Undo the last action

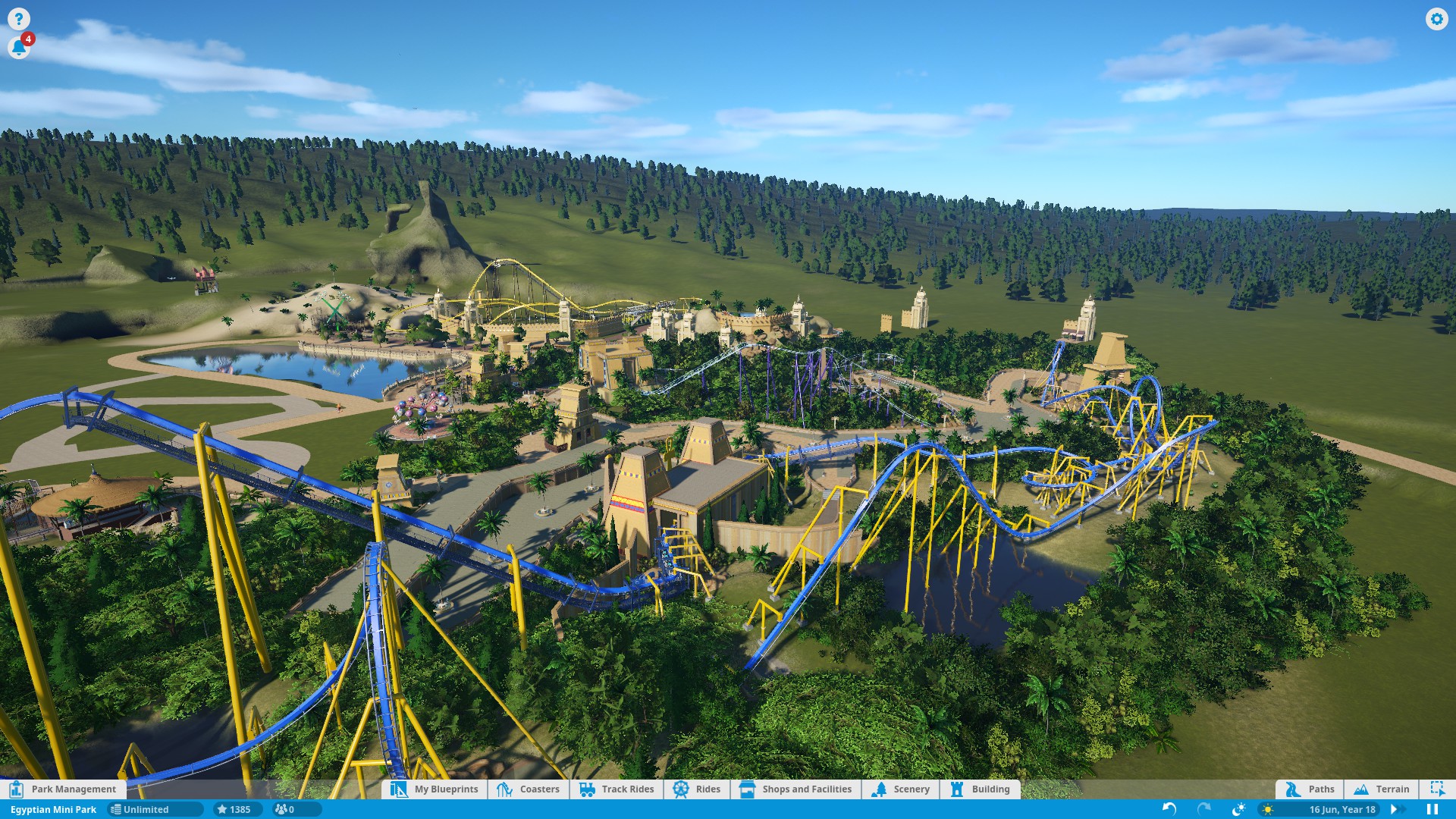(x=1169, y=809)
